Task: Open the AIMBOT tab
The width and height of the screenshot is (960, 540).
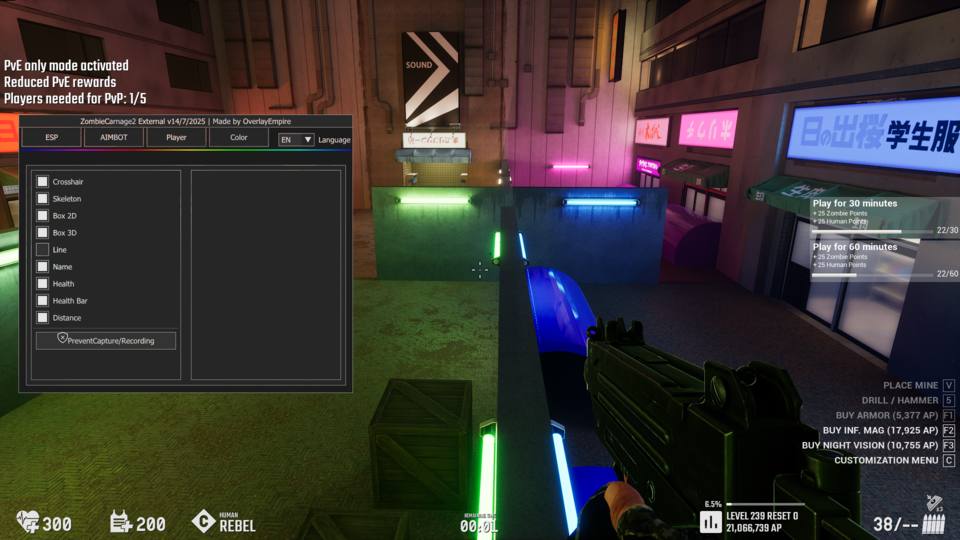Action: (x=114, y=138)
